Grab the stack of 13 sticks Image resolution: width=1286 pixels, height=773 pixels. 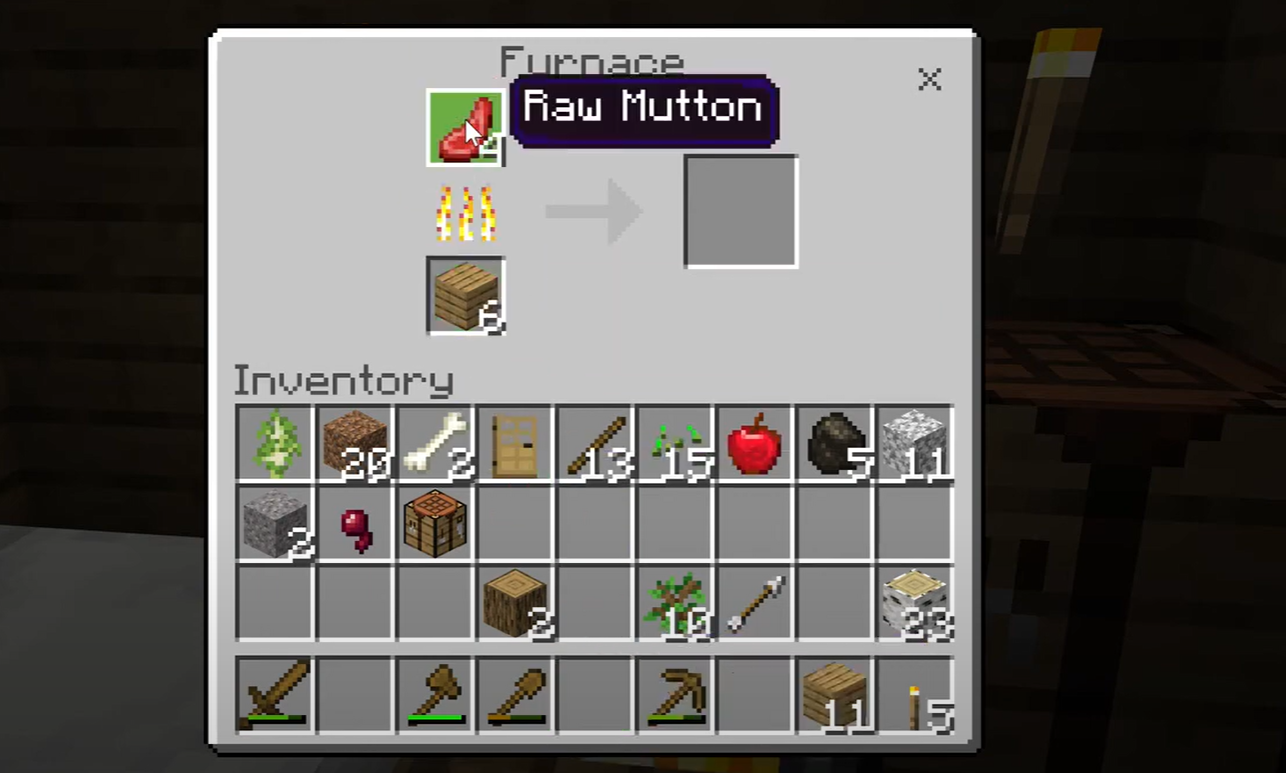[595, 443]
